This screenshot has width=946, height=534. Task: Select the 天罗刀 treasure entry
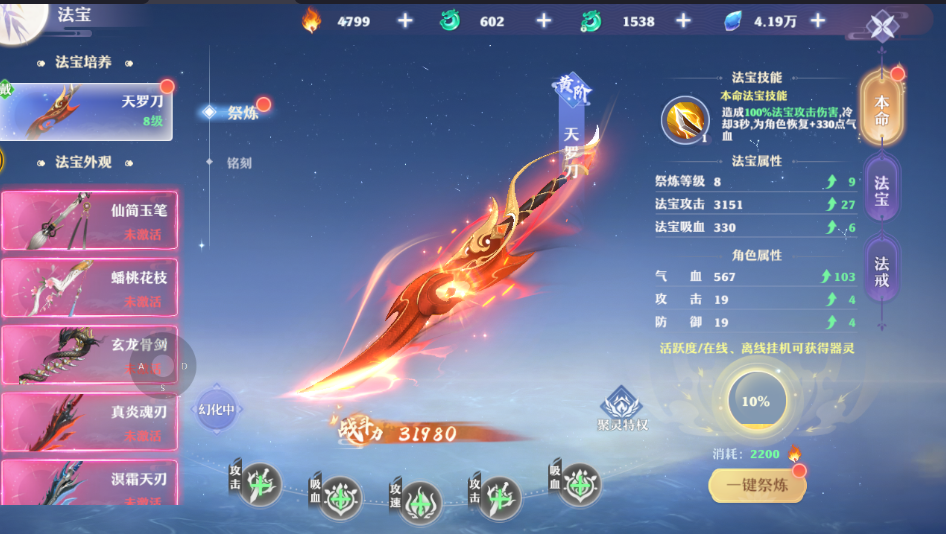click(x=88, y=111)
